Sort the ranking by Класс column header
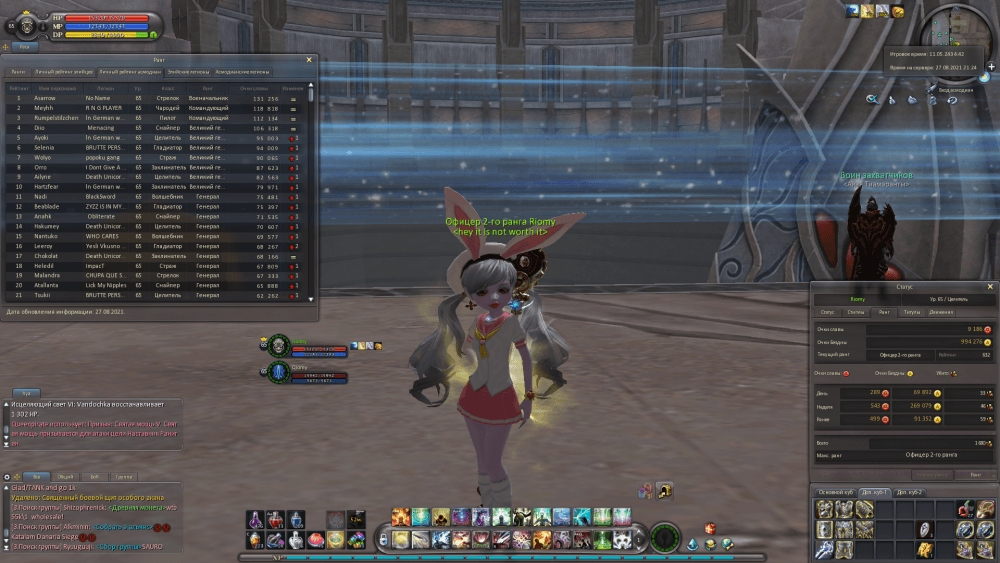The image size is (1000, 563). [x=167, y=89]
